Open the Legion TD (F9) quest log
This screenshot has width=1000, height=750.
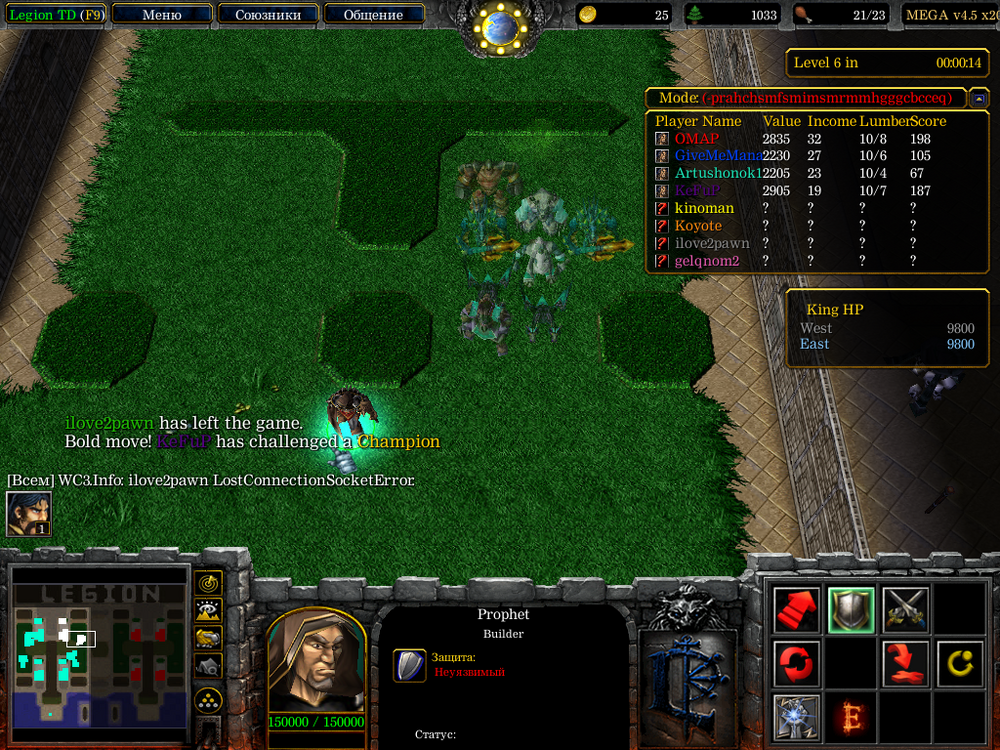(55, 14)
